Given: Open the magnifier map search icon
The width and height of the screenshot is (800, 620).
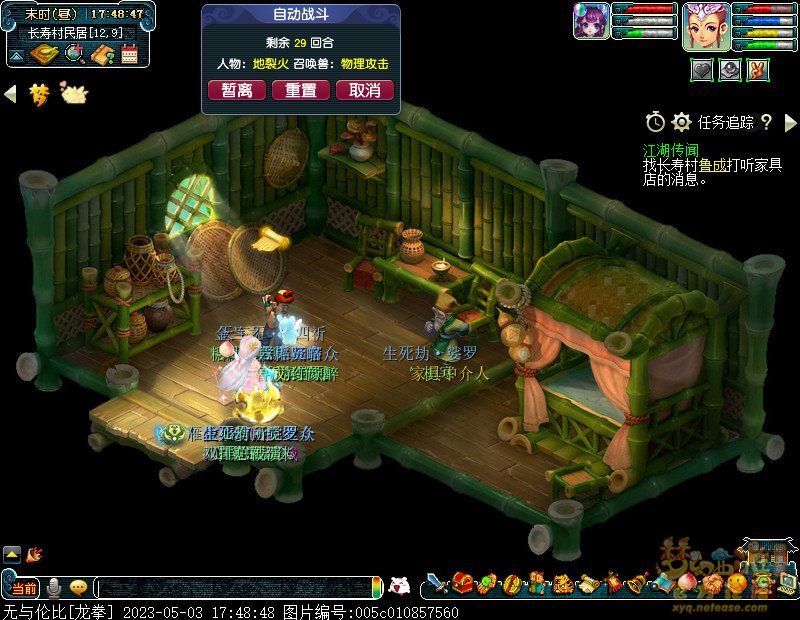Looking at the screenshot, I should (73, 54).
